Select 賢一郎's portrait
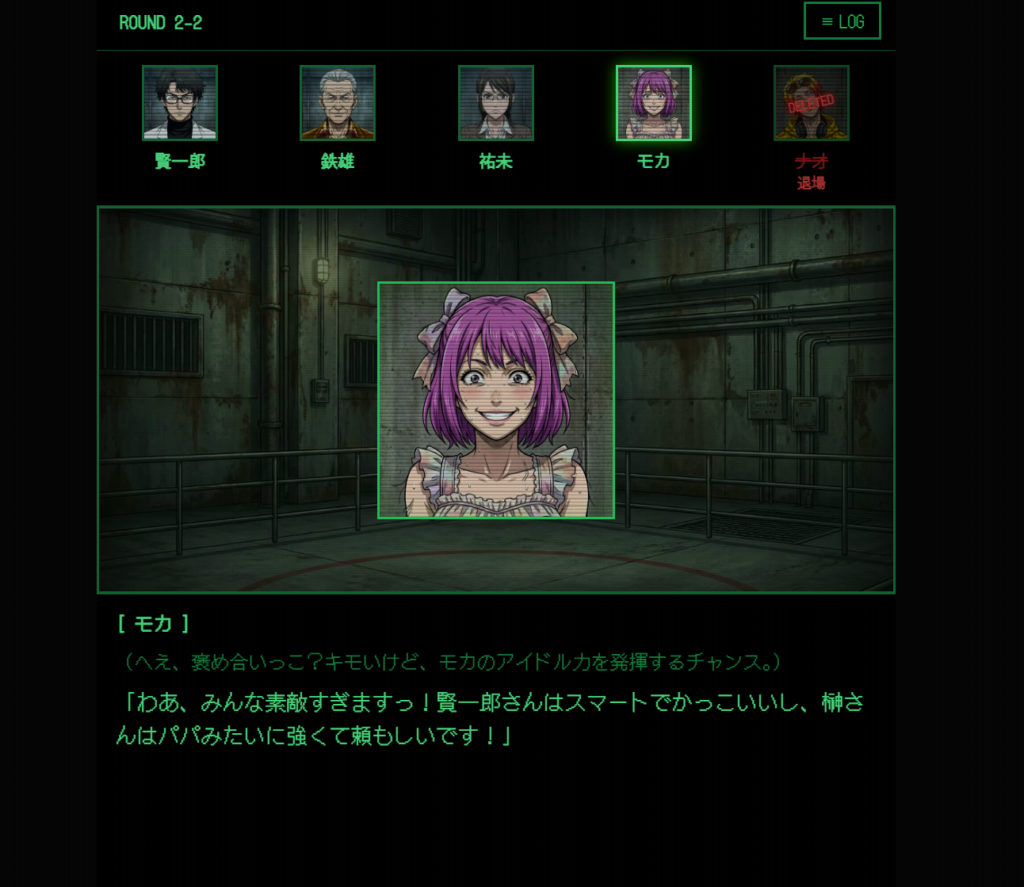1024x887 pixels. coord(180,103)
